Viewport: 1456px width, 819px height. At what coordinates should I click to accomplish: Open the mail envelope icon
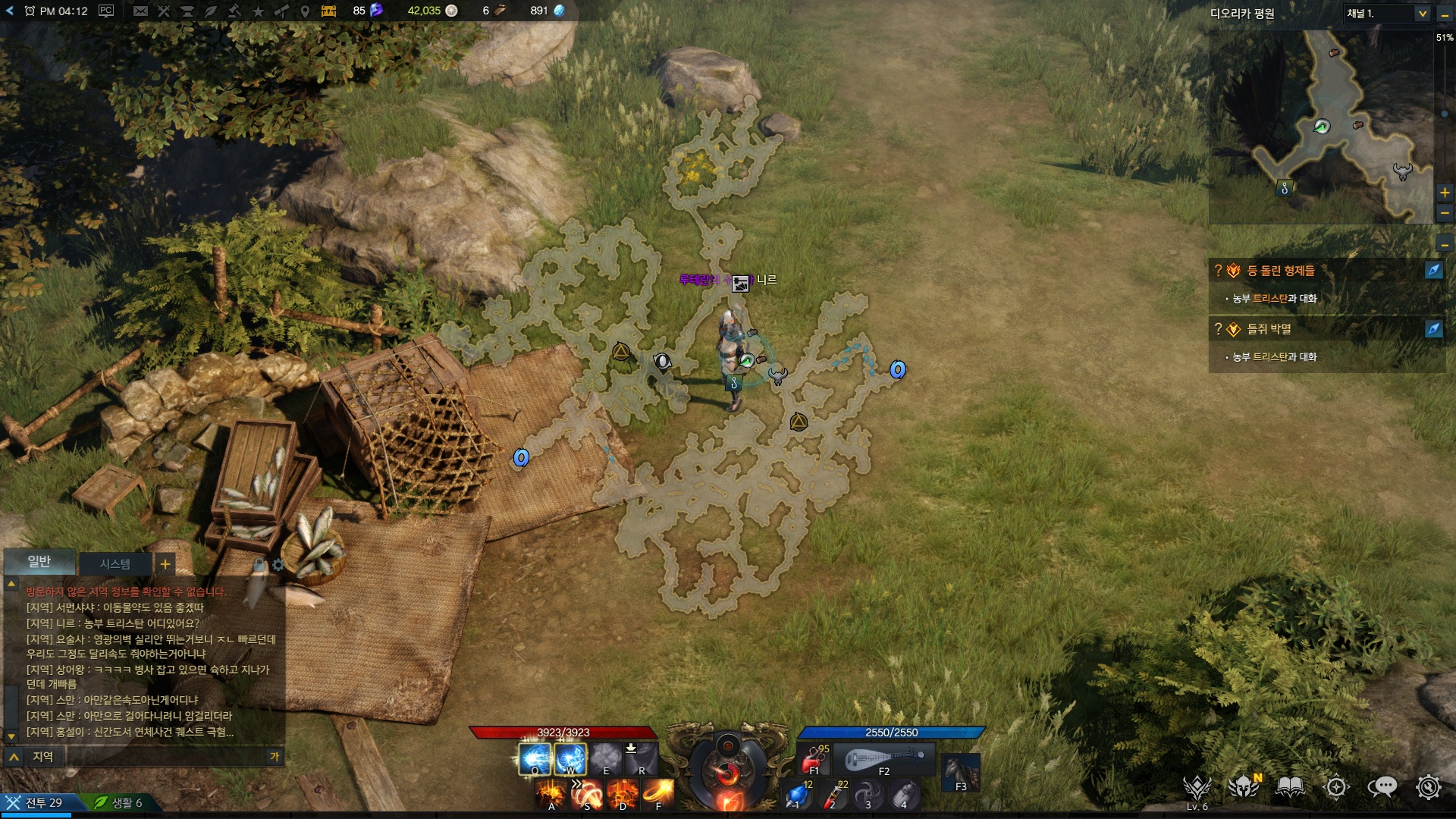(140, 11)
